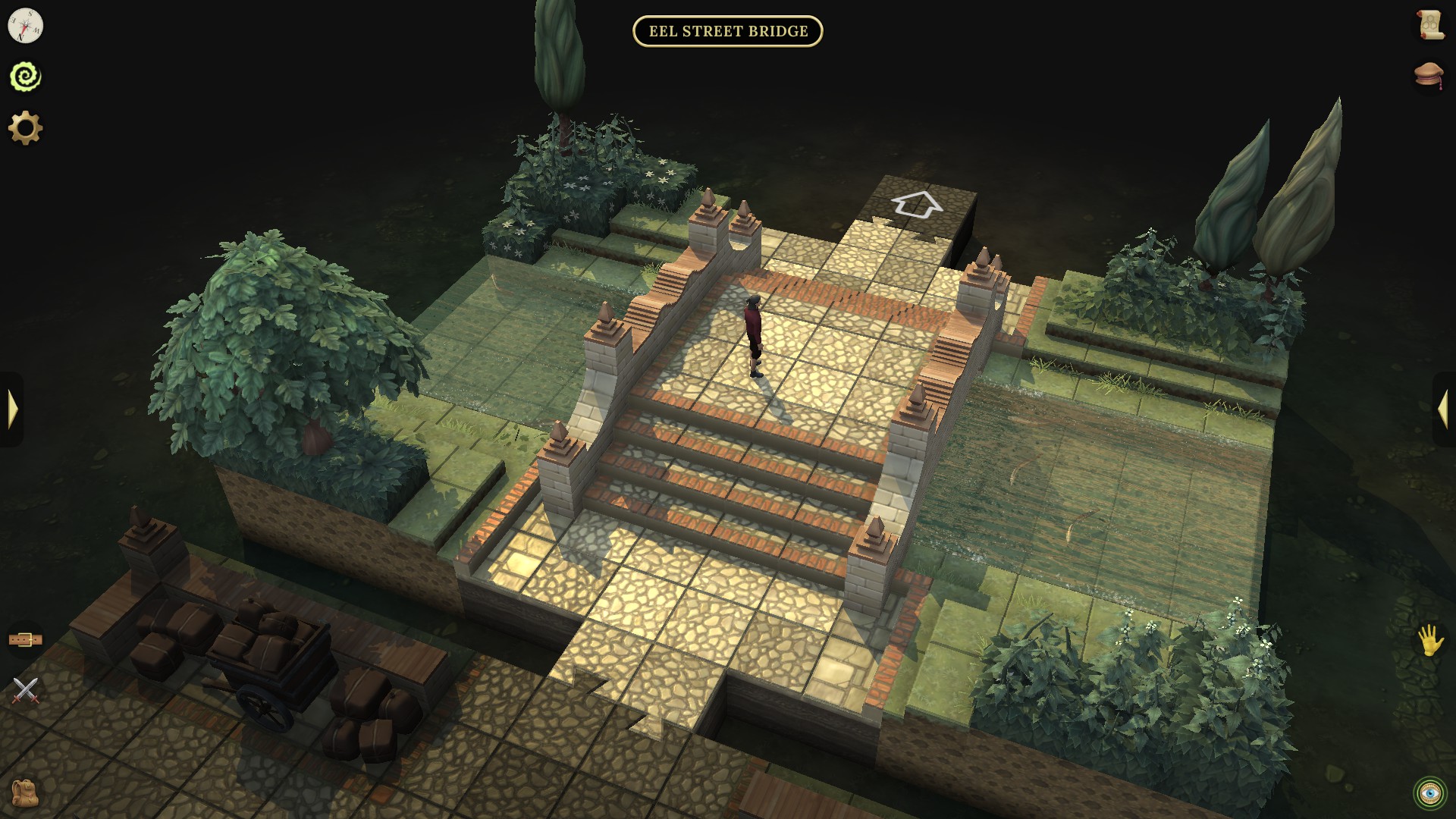Open the coin pouch icon
The width and height of the screenshot is (1456, 819).
1429,75
